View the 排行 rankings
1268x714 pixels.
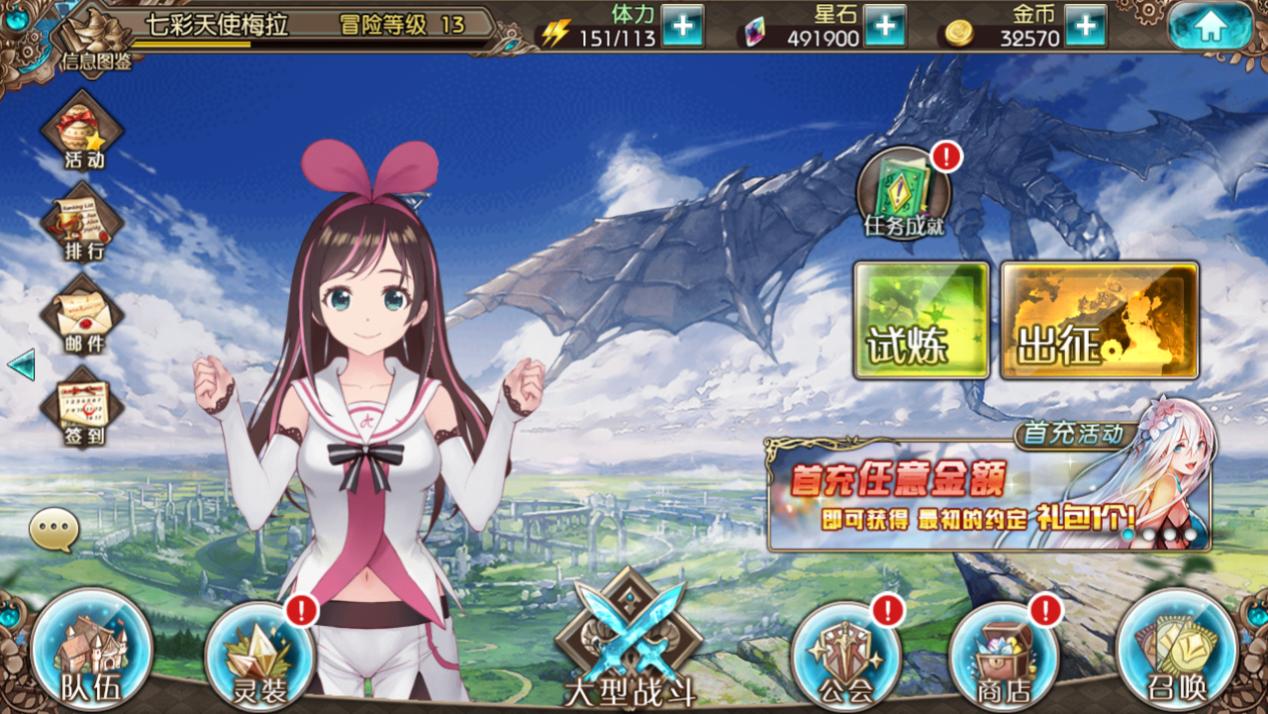[x=83, y=222]
